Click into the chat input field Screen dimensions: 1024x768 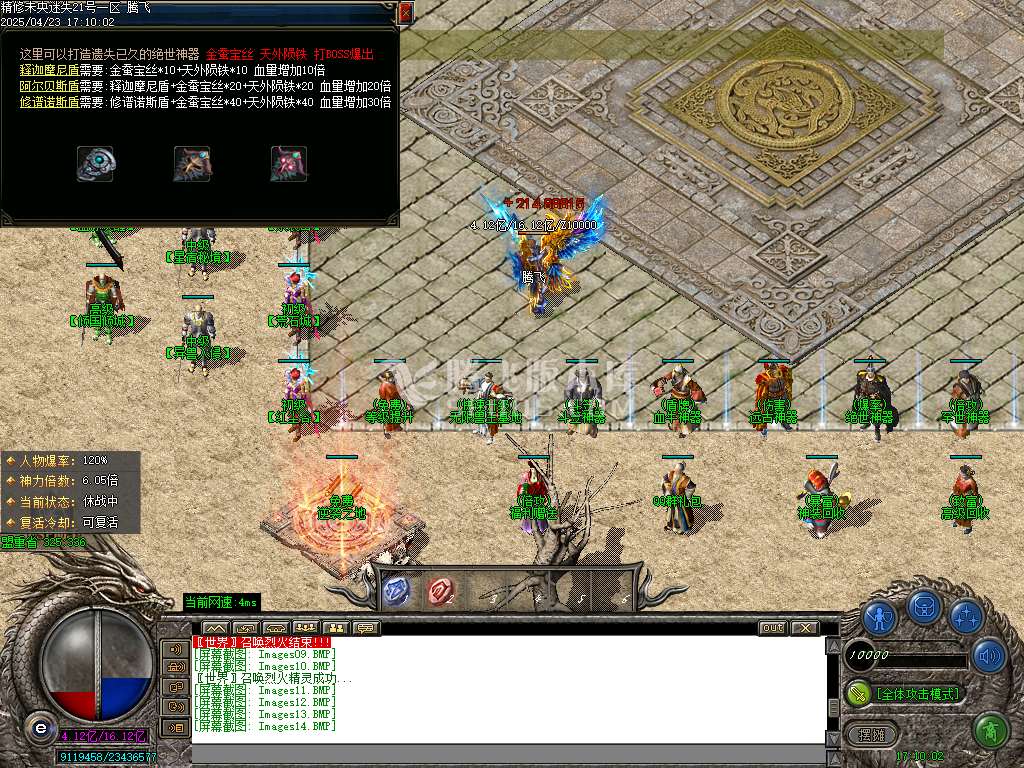pos(500,753)
